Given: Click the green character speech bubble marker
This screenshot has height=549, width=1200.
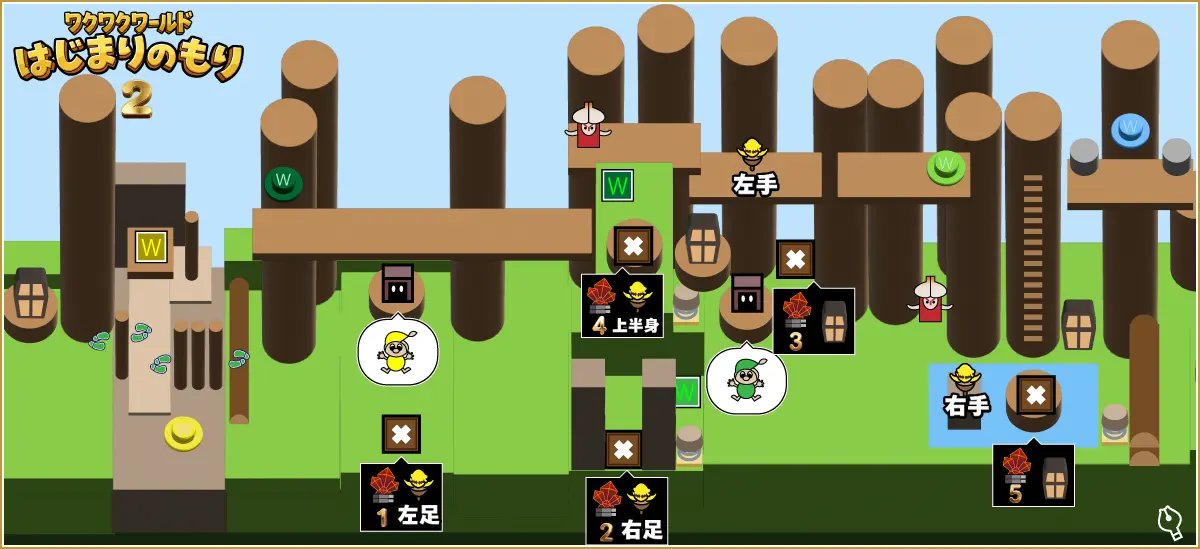Looking at the screenshot, I should (746, 381).
